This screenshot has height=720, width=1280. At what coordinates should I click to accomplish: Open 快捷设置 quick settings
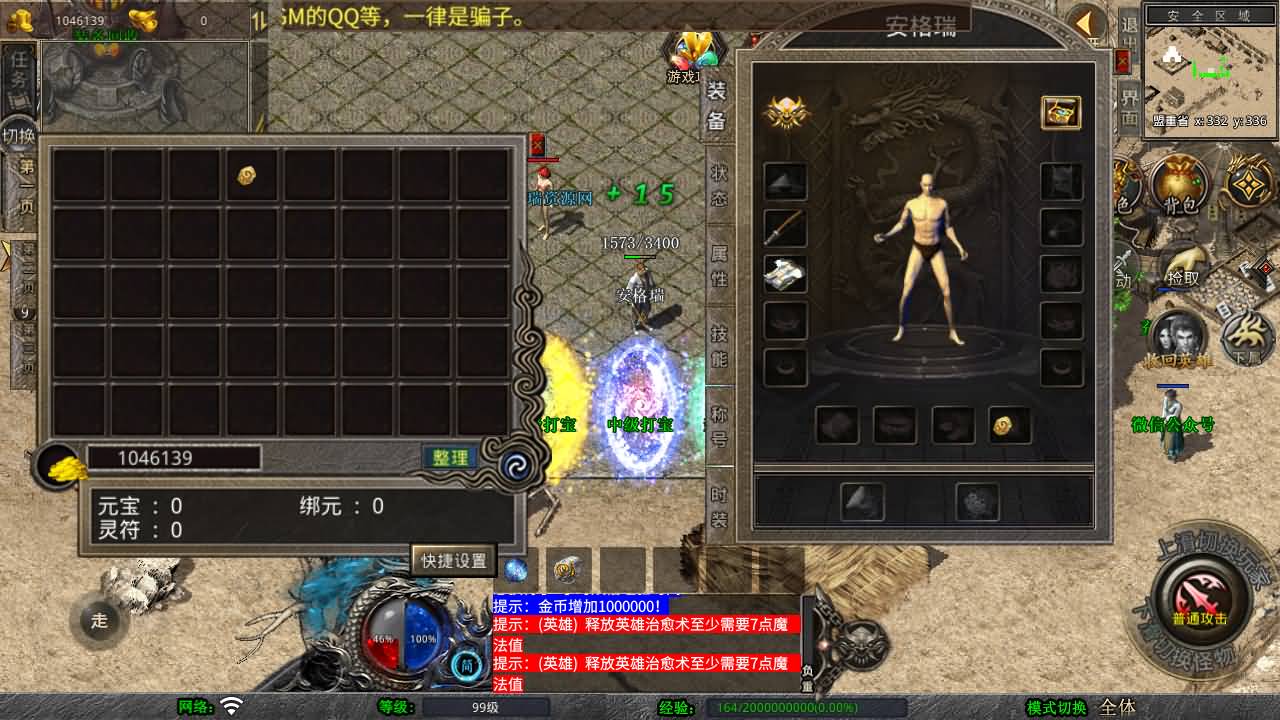(454, 560)
